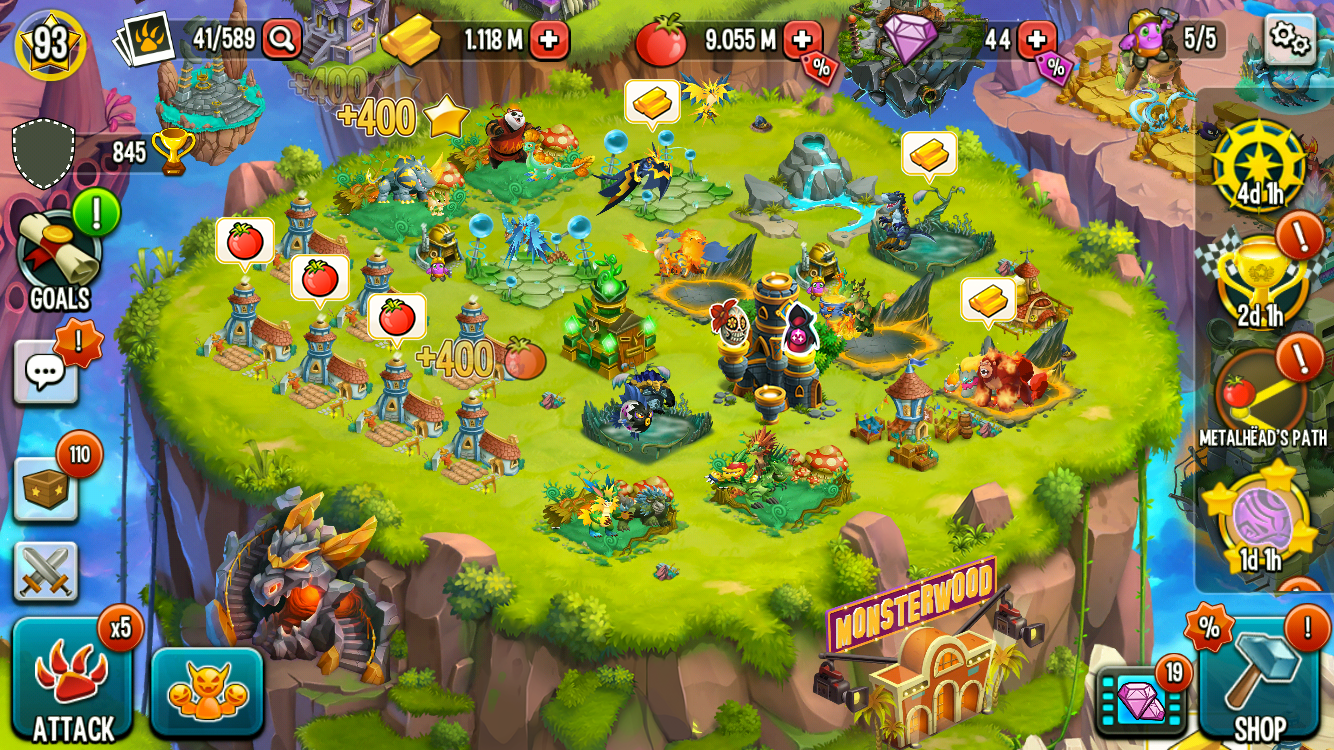Open the chat speech bubble

point(46,372)
